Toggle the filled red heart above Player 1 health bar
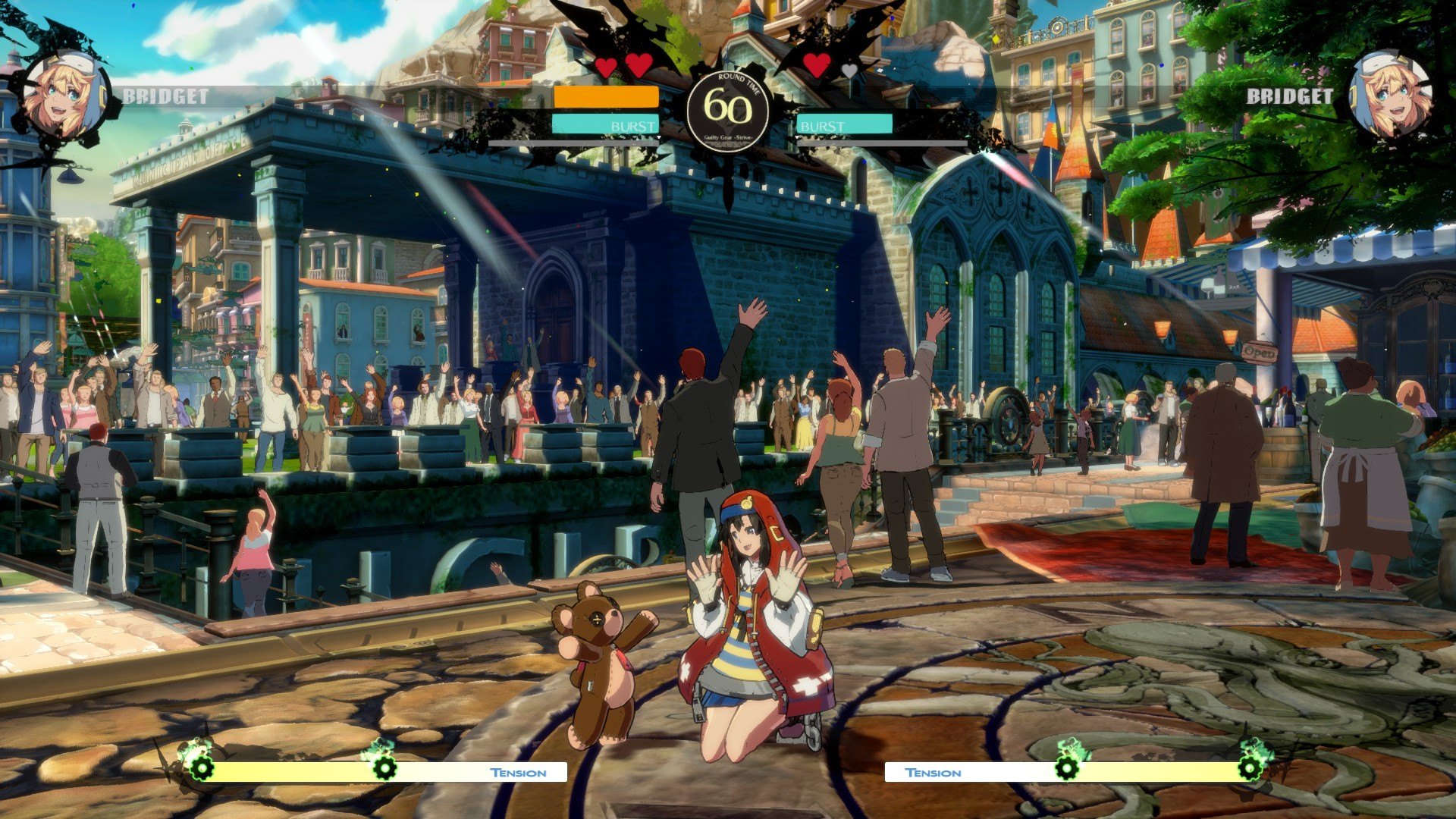 click(x=607, y=66)
